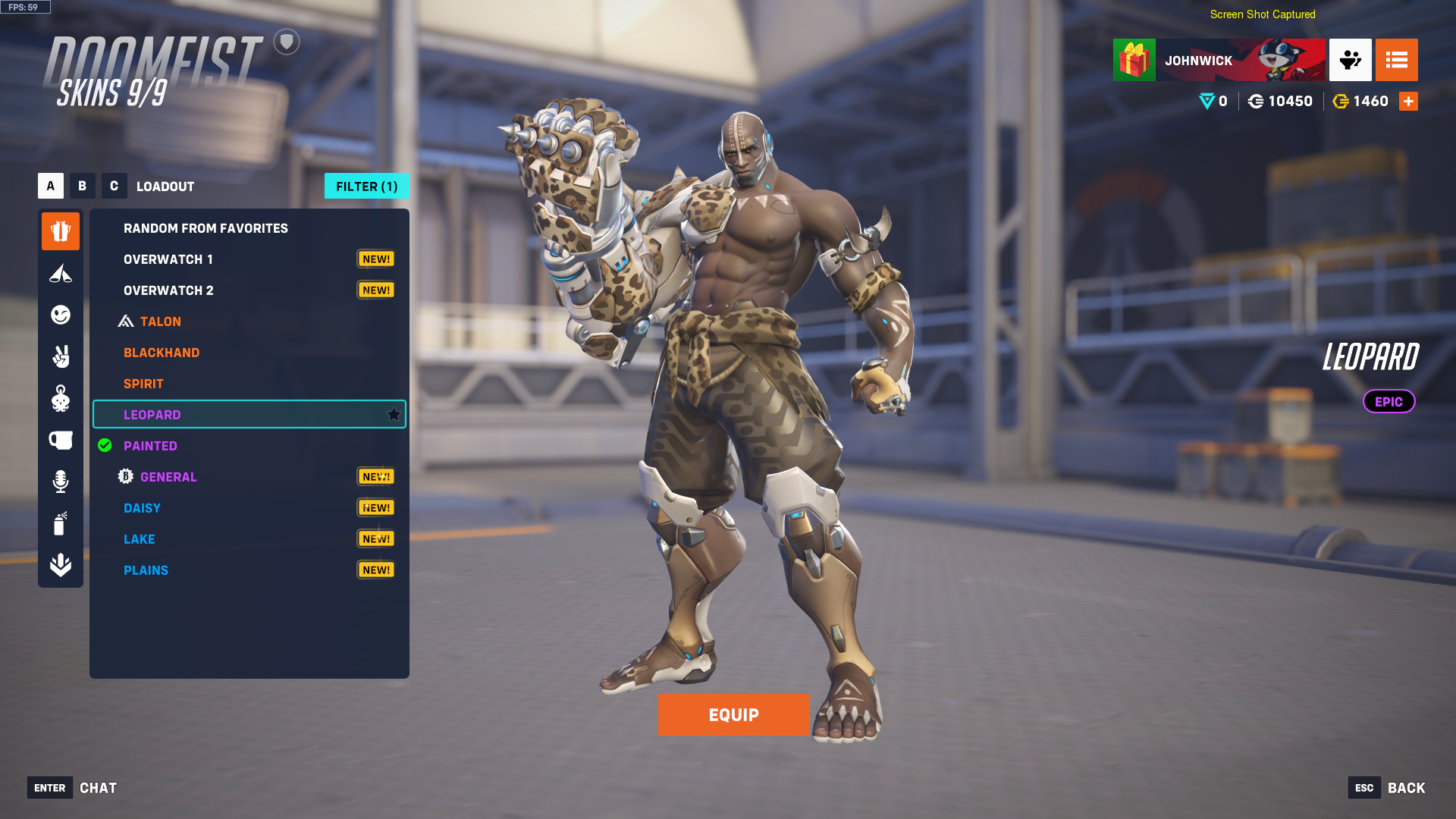
Task: Preview the Talon skin
Action: click(x=161, y=322)
